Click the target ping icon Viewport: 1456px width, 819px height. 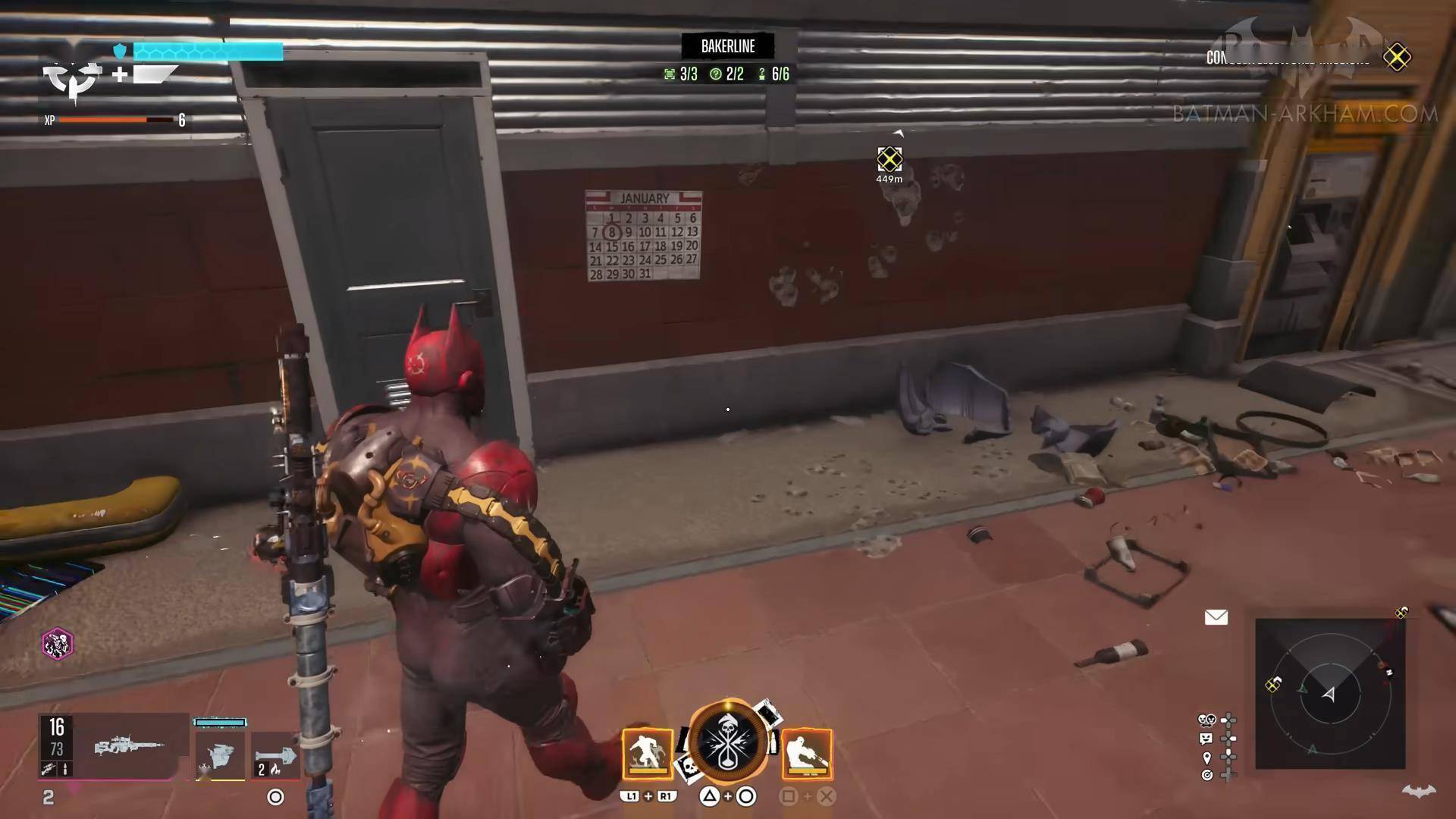pos(1207,775)
